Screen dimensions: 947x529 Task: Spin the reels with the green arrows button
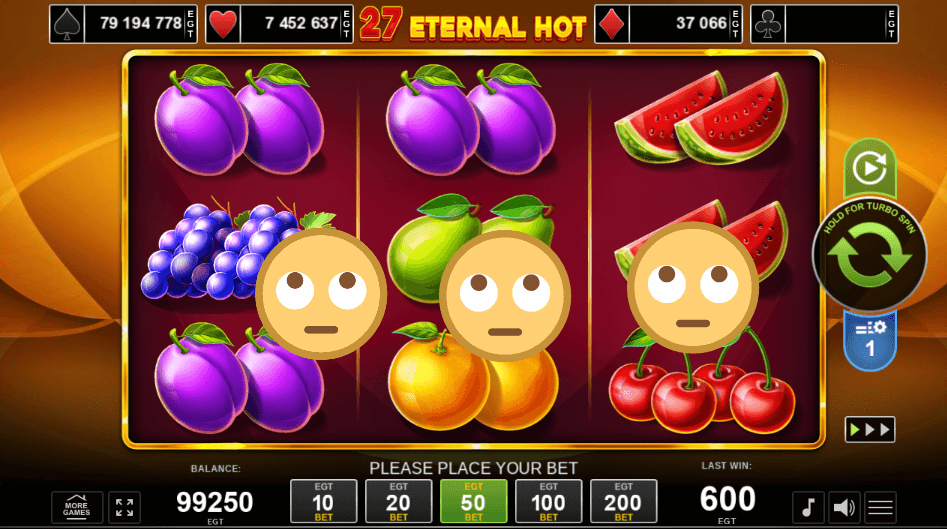(x=868, y=256)
